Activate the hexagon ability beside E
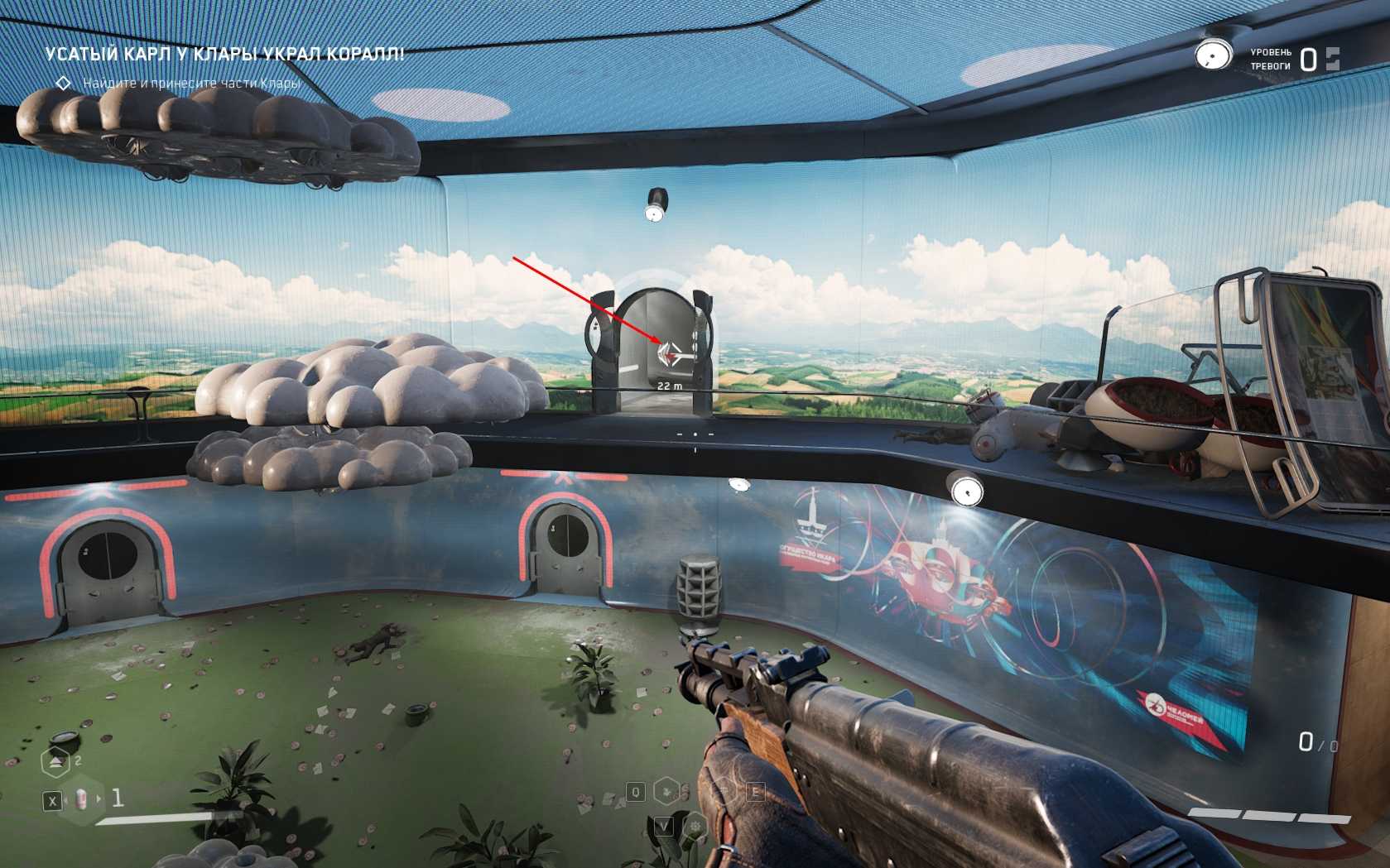Image resolution: width=1390 pixels, height=868 pixels. click(x=724, y=792)
